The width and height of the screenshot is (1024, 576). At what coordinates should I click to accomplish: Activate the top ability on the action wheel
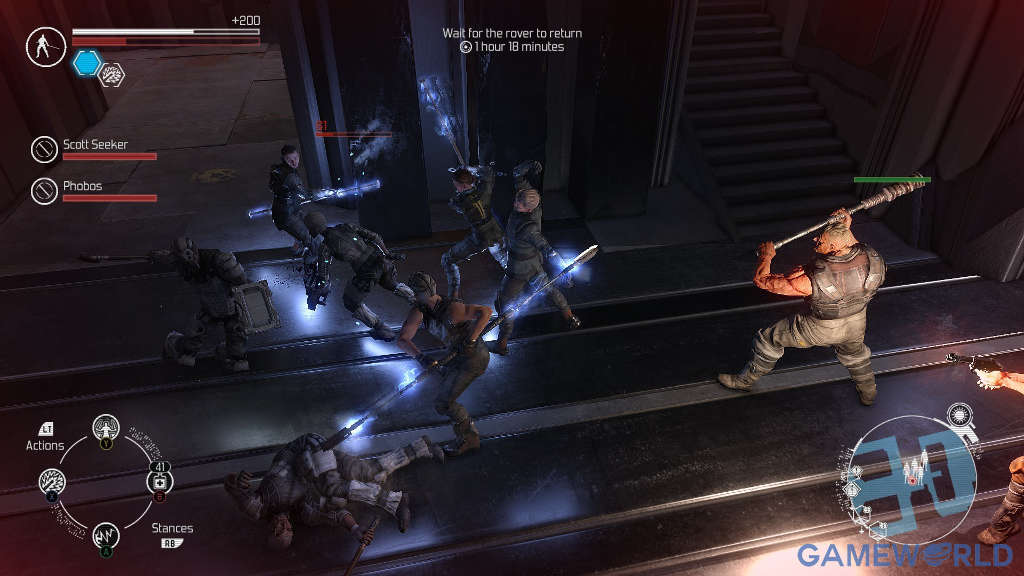(105, 428)
